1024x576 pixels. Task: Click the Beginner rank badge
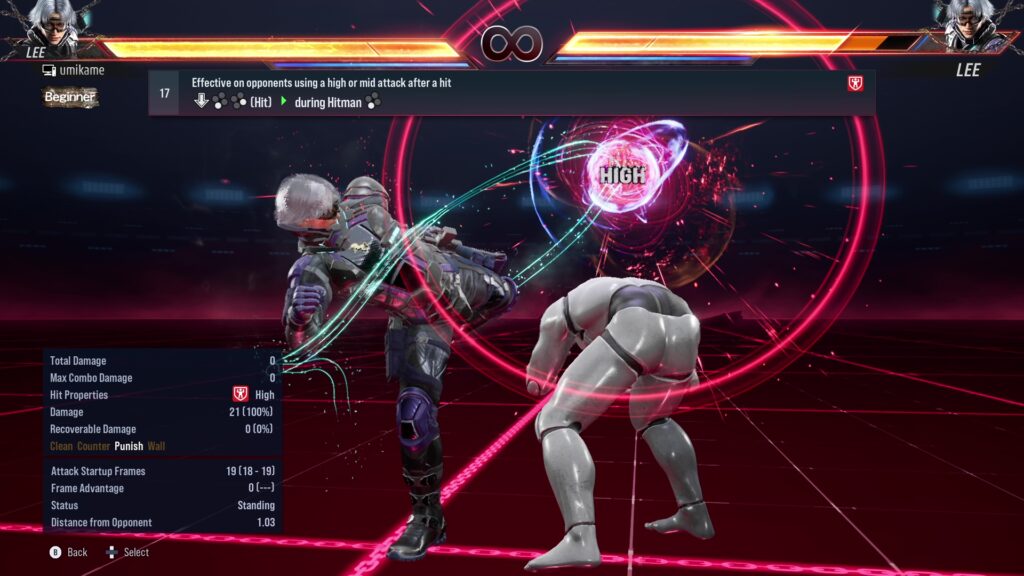point(70,97)
